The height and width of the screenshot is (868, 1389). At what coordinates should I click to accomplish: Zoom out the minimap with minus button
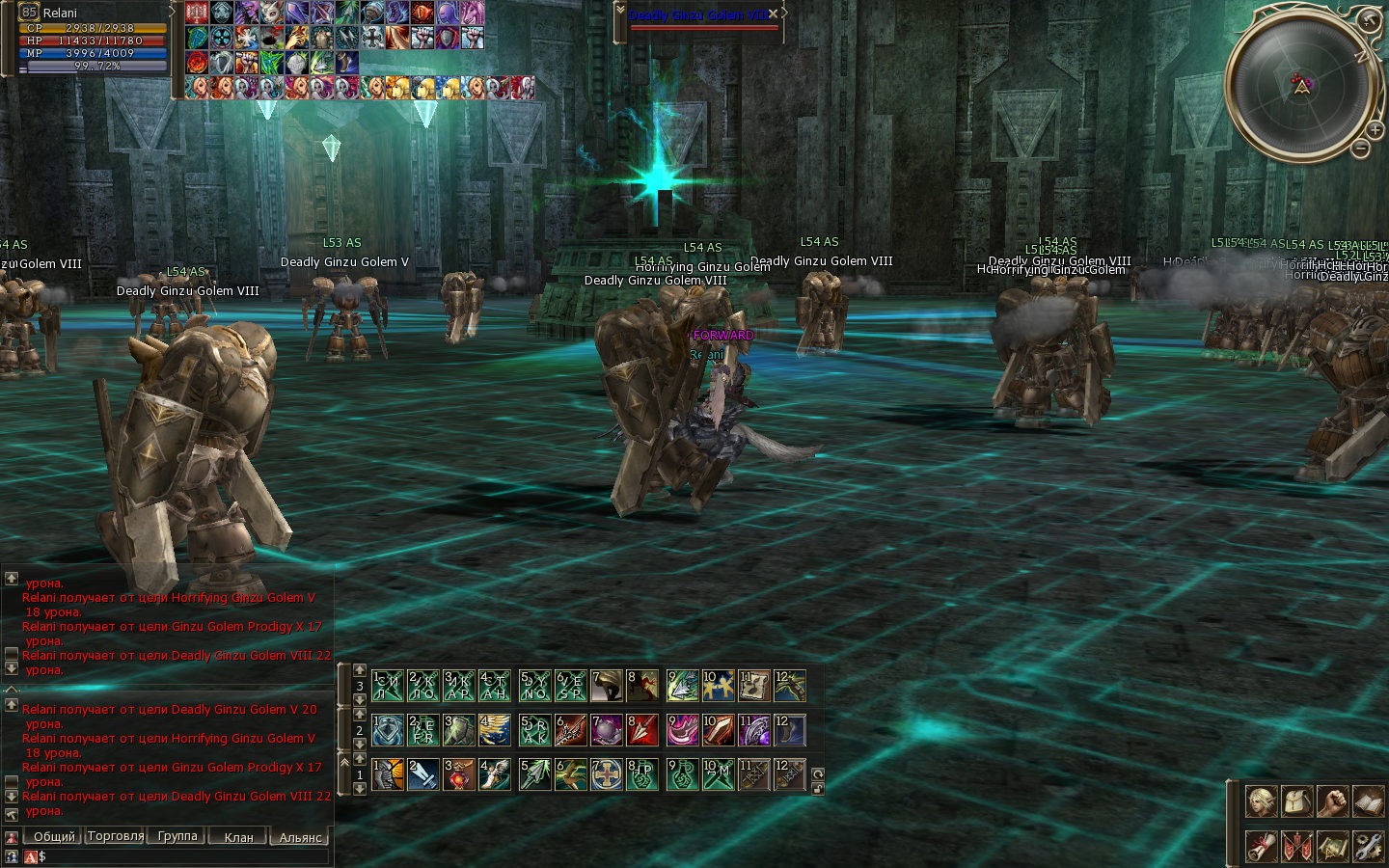[x=1360, y=149]
